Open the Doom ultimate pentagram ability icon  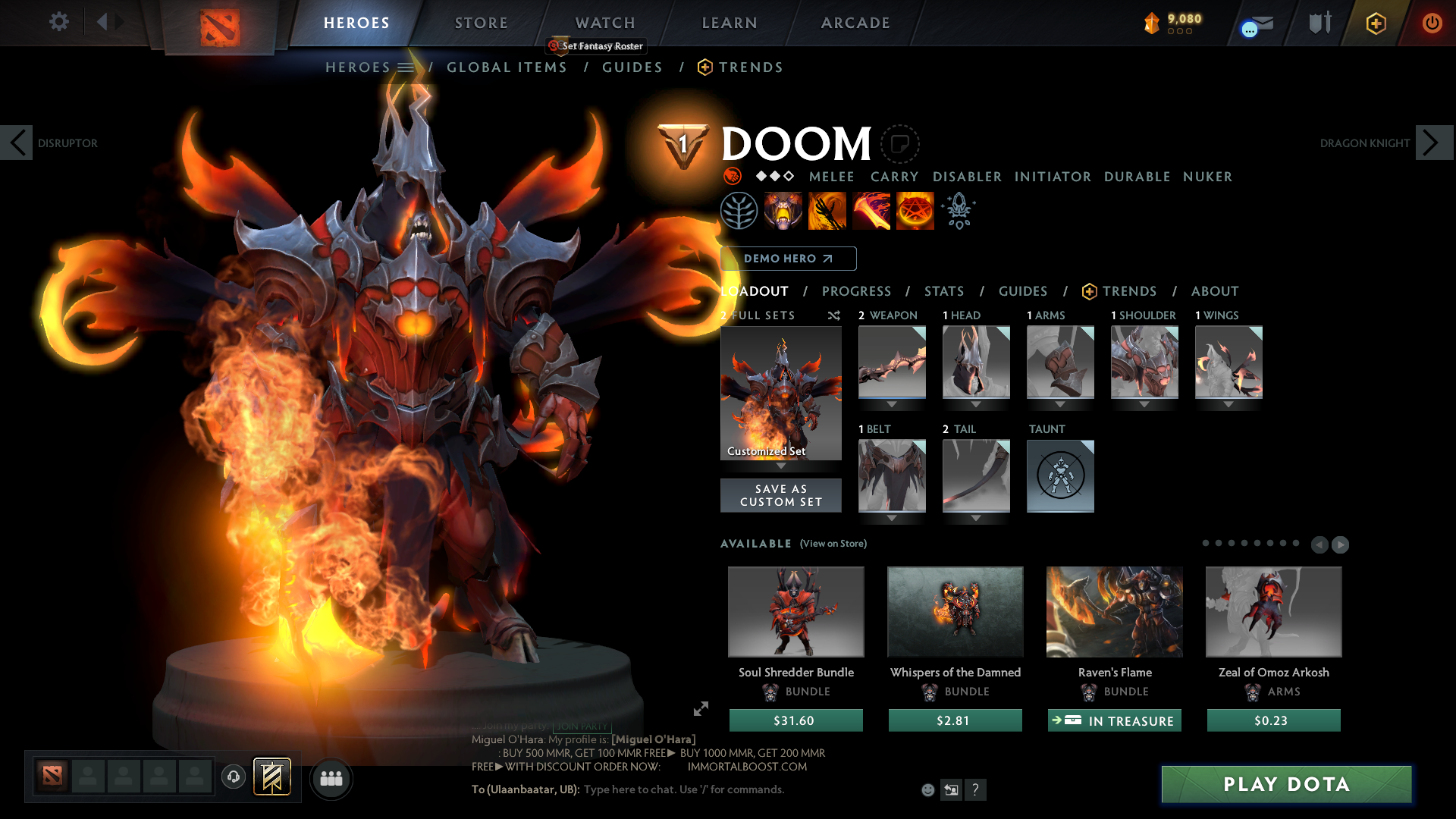click(x=915, y=211)
